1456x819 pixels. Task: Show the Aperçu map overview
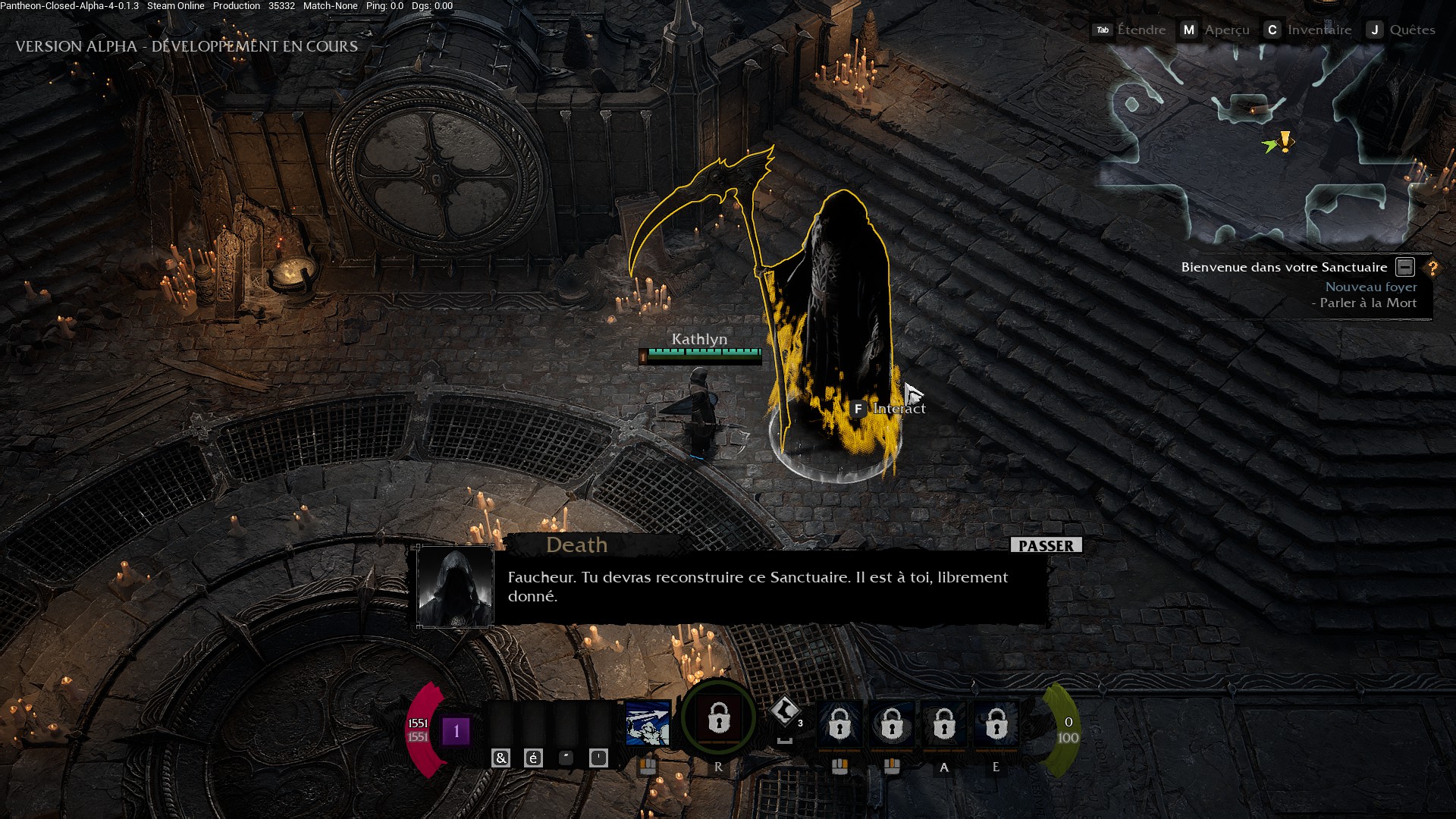pos(1215,30)
